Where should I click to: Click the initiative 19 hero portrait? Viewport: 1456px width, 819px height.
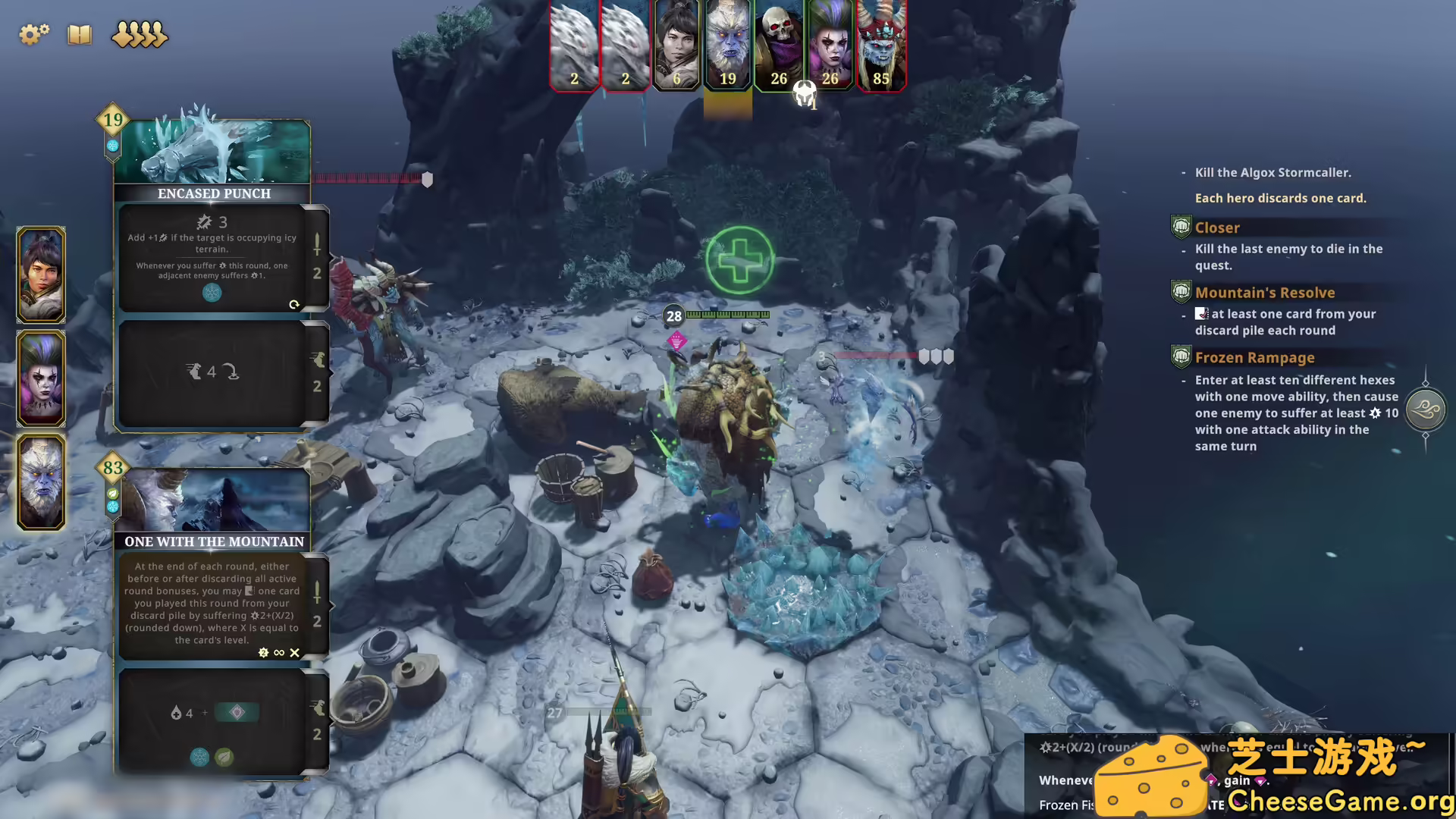tap(728, 45)
